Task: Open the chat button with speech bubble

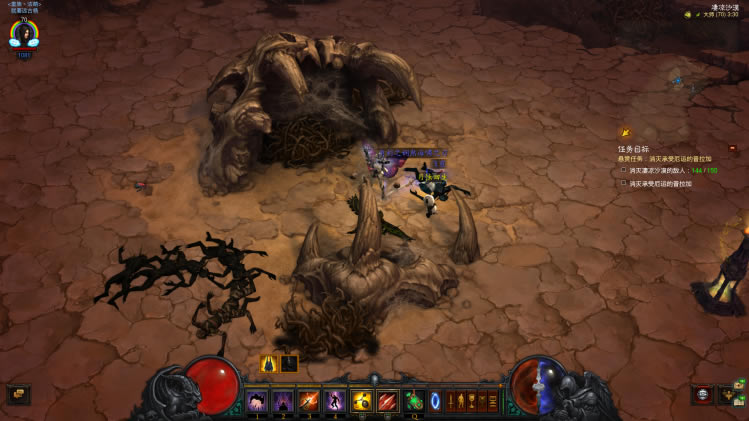Action: point(18,395)
